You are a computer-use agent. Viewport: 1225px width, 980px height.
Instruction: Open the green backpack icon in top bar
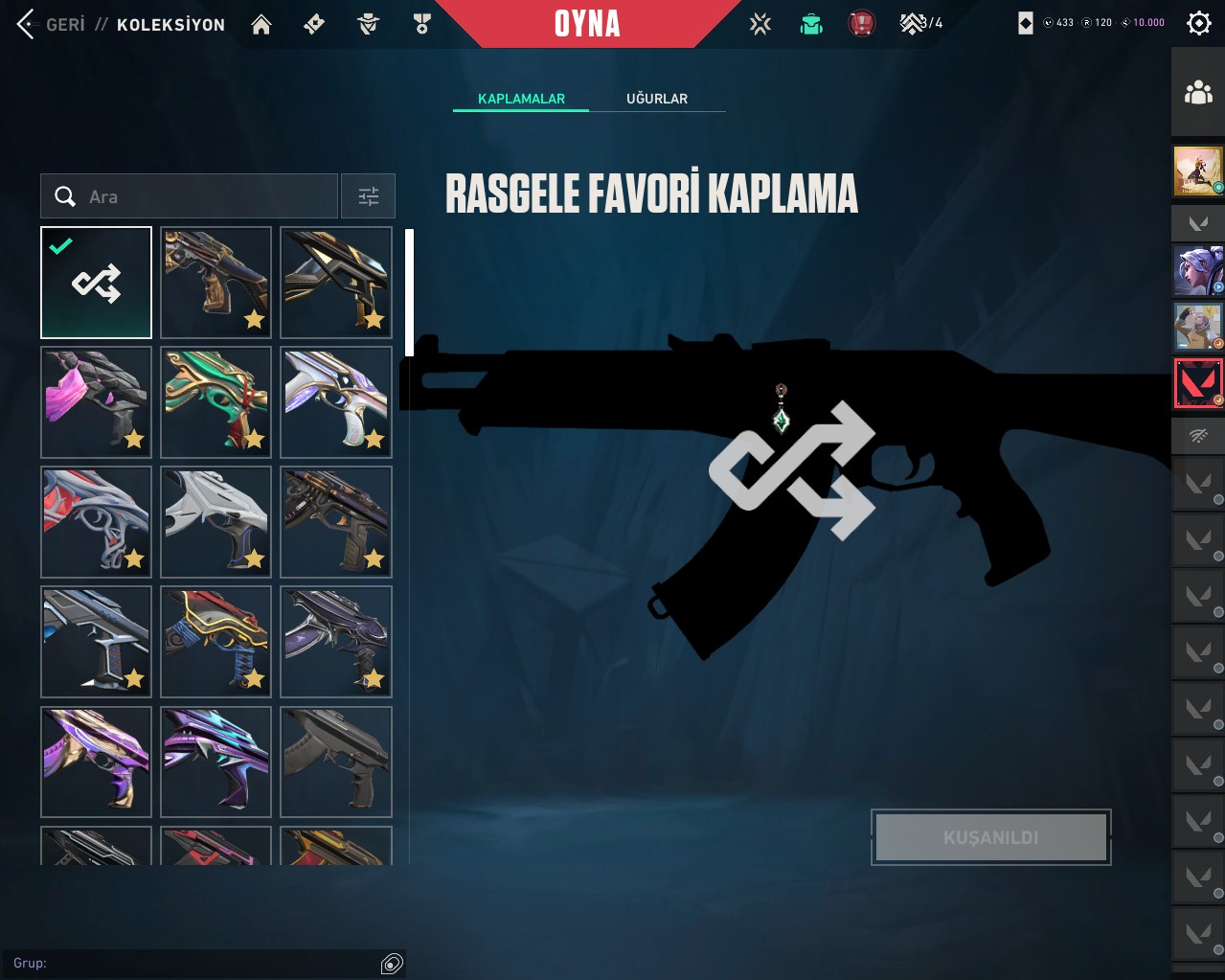coord(811,24)
